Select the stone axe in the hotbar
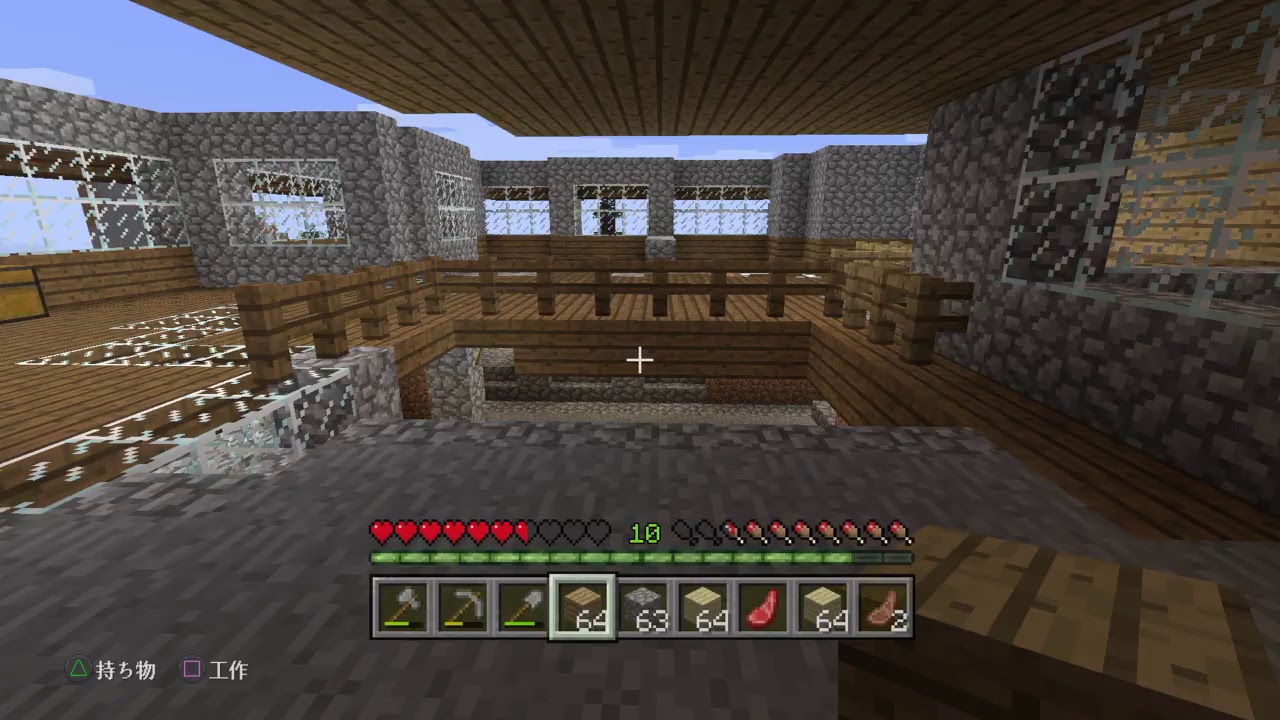Screen dimensions: 1280x720 [x=405, y=607]
